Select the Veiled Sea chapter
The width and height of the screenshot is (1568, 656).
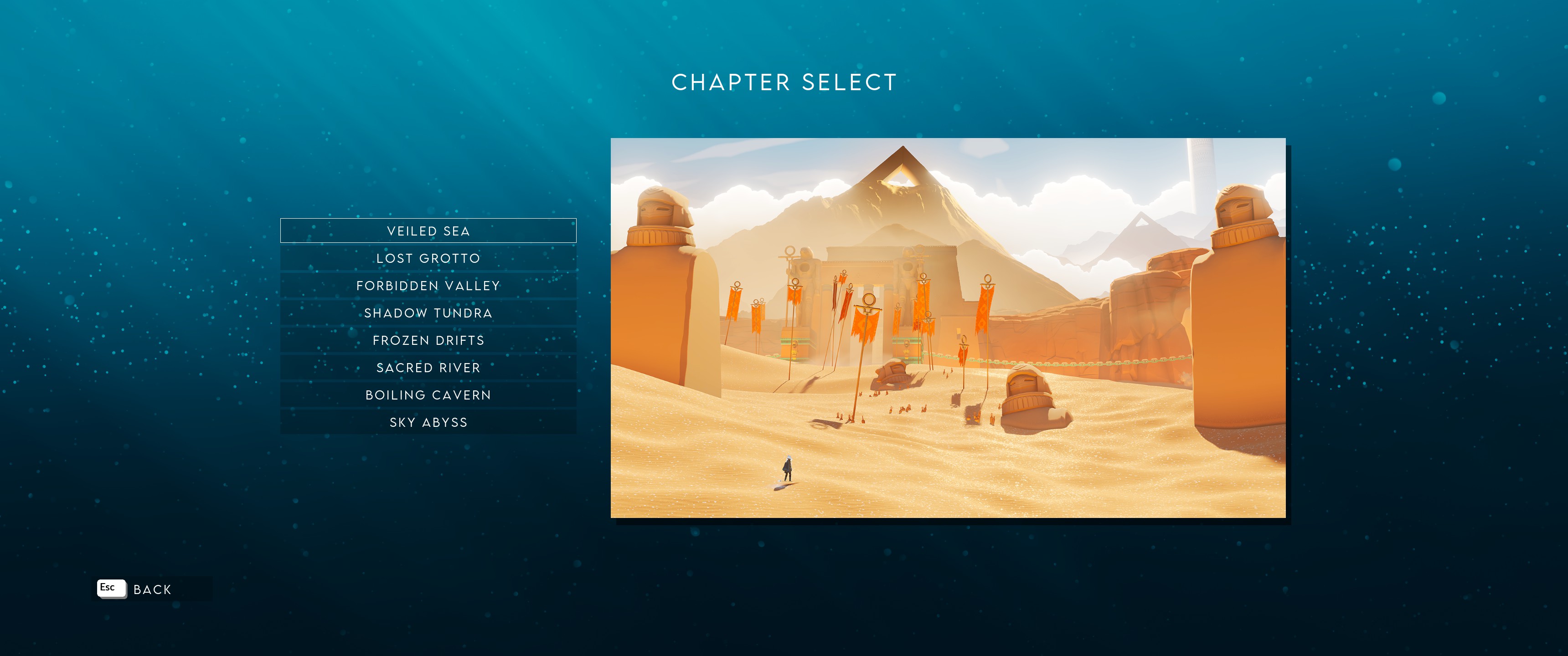tap(428, 231)
